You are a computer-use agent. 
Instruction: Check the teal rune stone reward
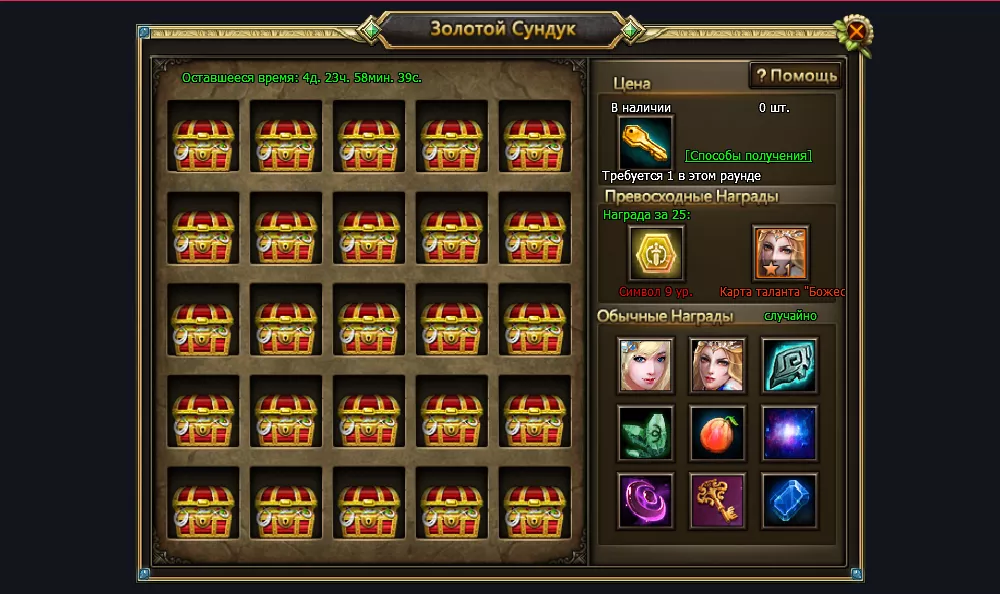(x=789, y=365)
